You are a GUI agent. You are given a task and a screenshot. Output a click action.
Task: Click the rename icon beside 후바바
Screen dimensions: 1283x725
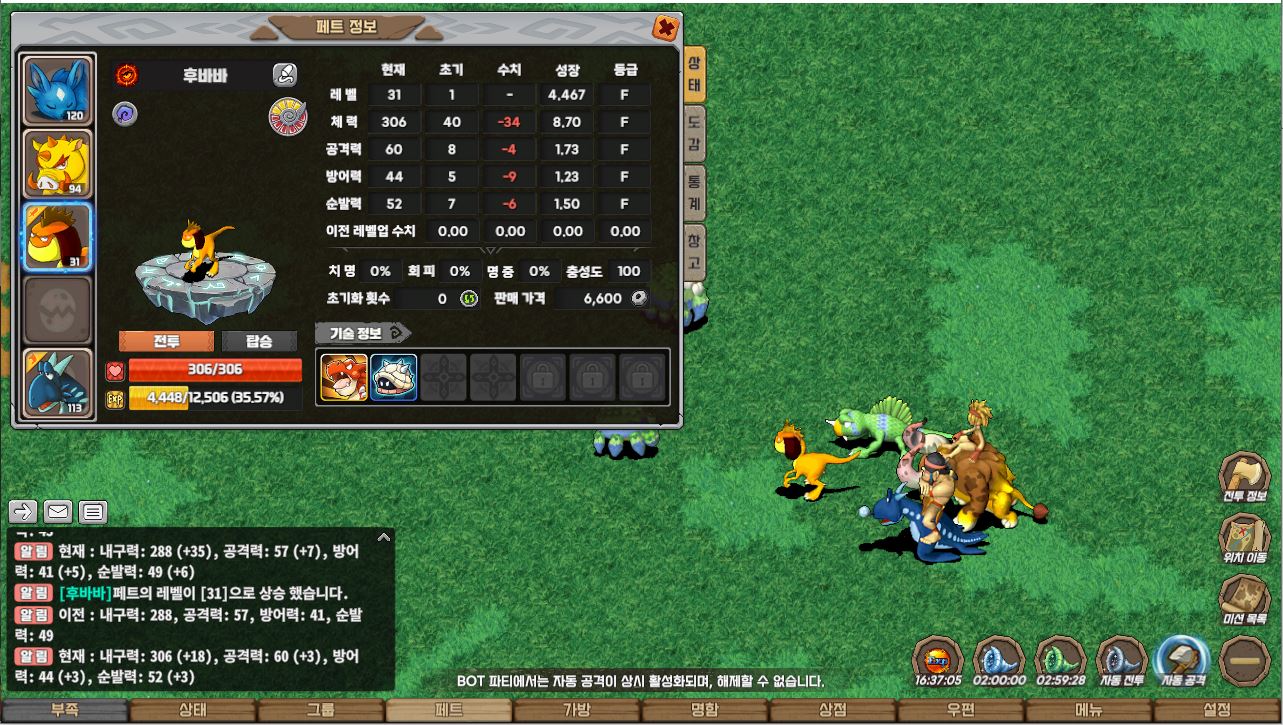tap(285, 75)
